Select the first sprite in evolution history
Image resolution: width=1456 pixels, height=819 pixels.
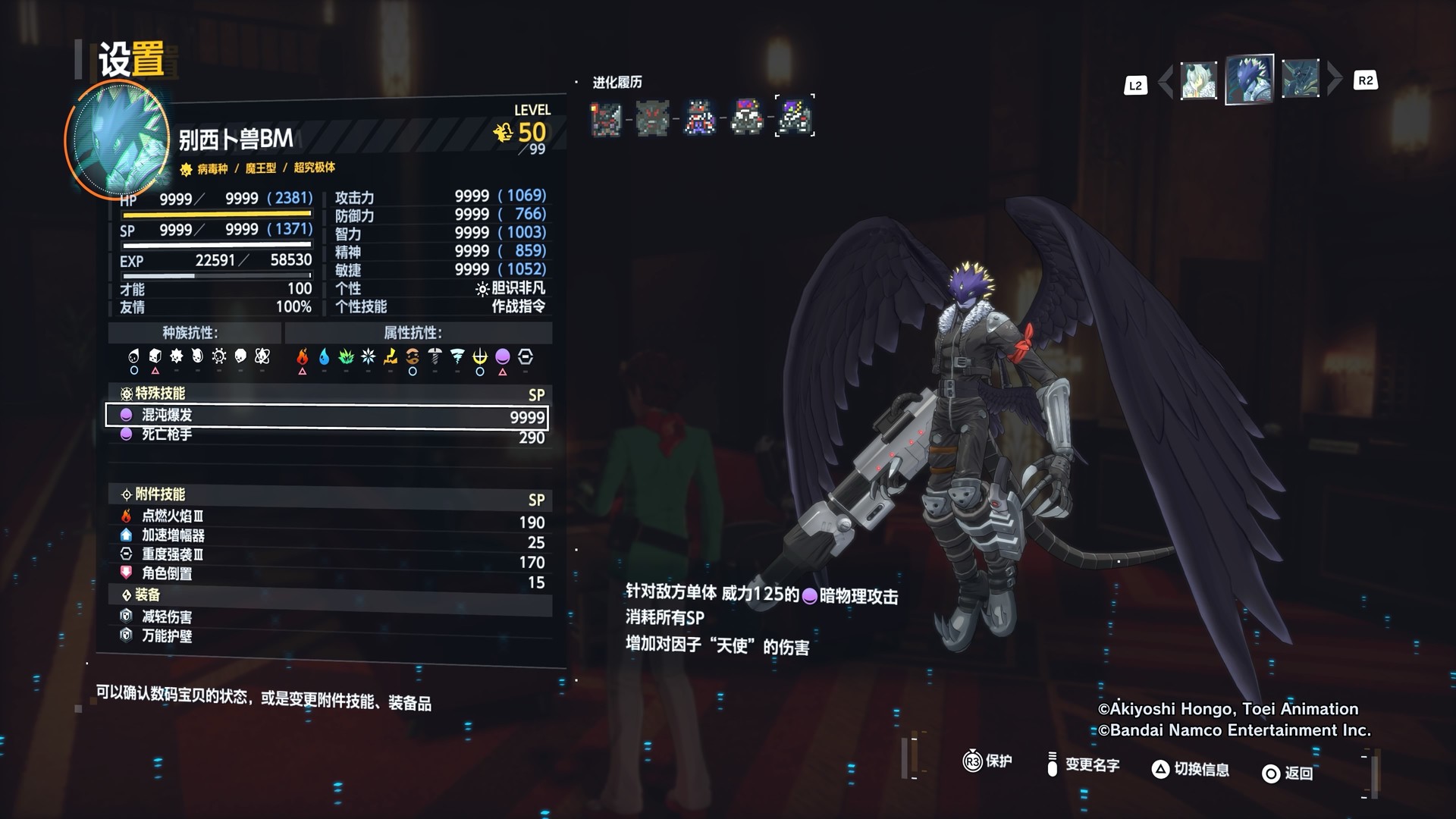point(607,118)
